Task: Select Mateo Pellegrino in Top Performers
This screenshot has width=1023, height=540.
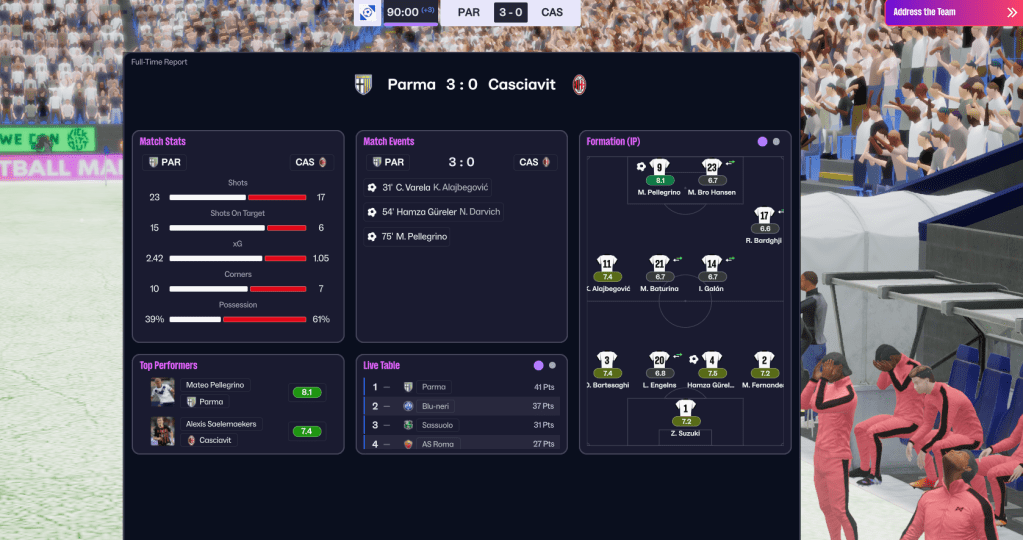Action: pyautogui.click(x=215, y=385)
